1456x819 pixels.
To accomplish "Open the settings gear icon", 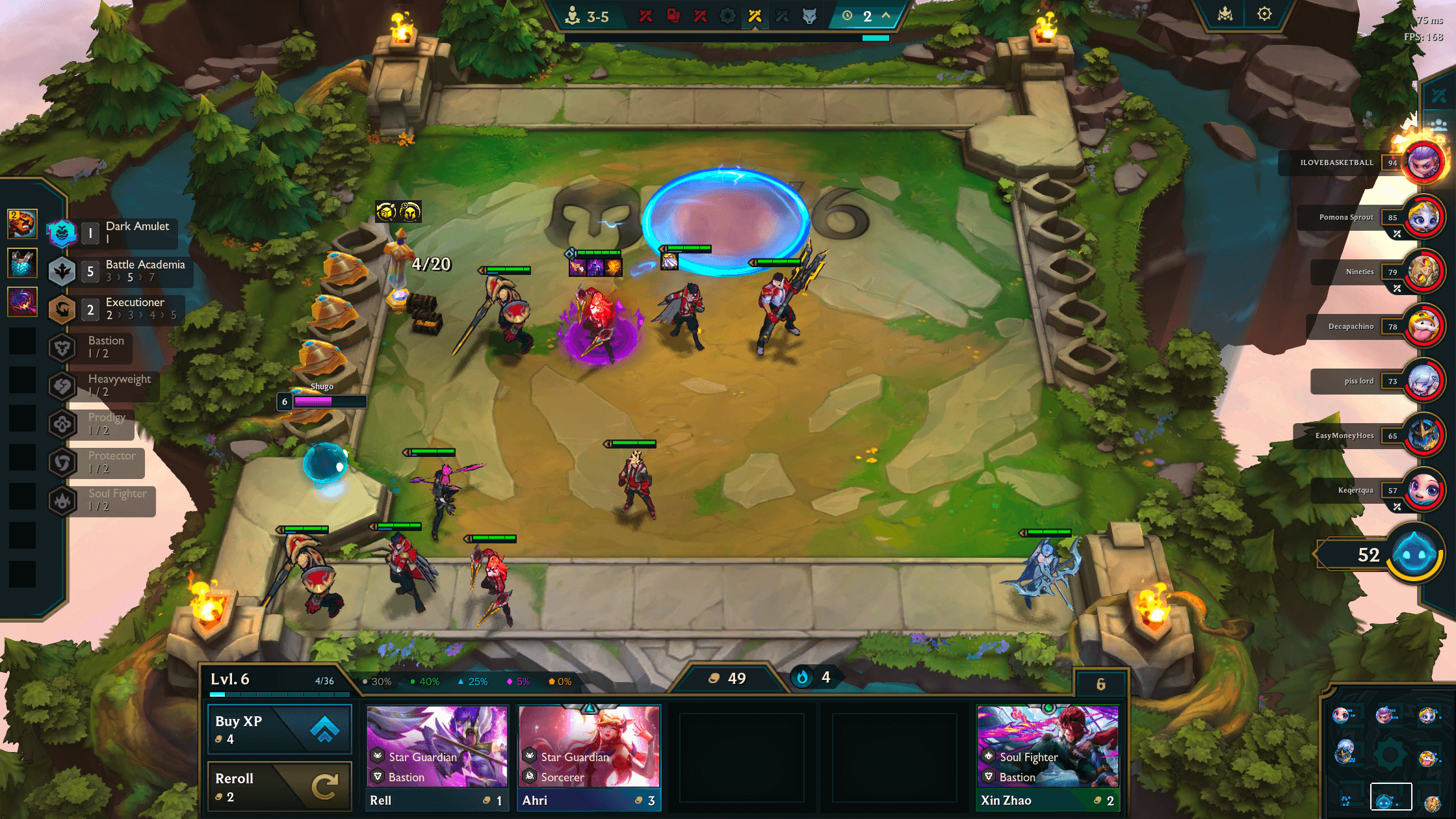I will pyautogui.click(x=1264, y=13).
